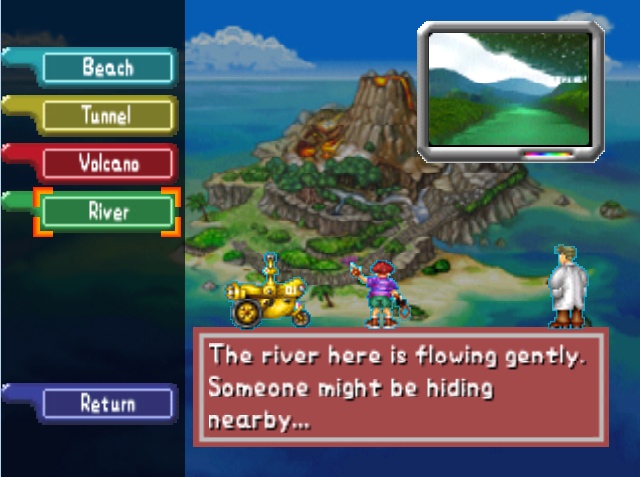The height and width of the screenshot is (477, 640).
Task: Pick the highlighted River option
Action: tap(108, 212)
